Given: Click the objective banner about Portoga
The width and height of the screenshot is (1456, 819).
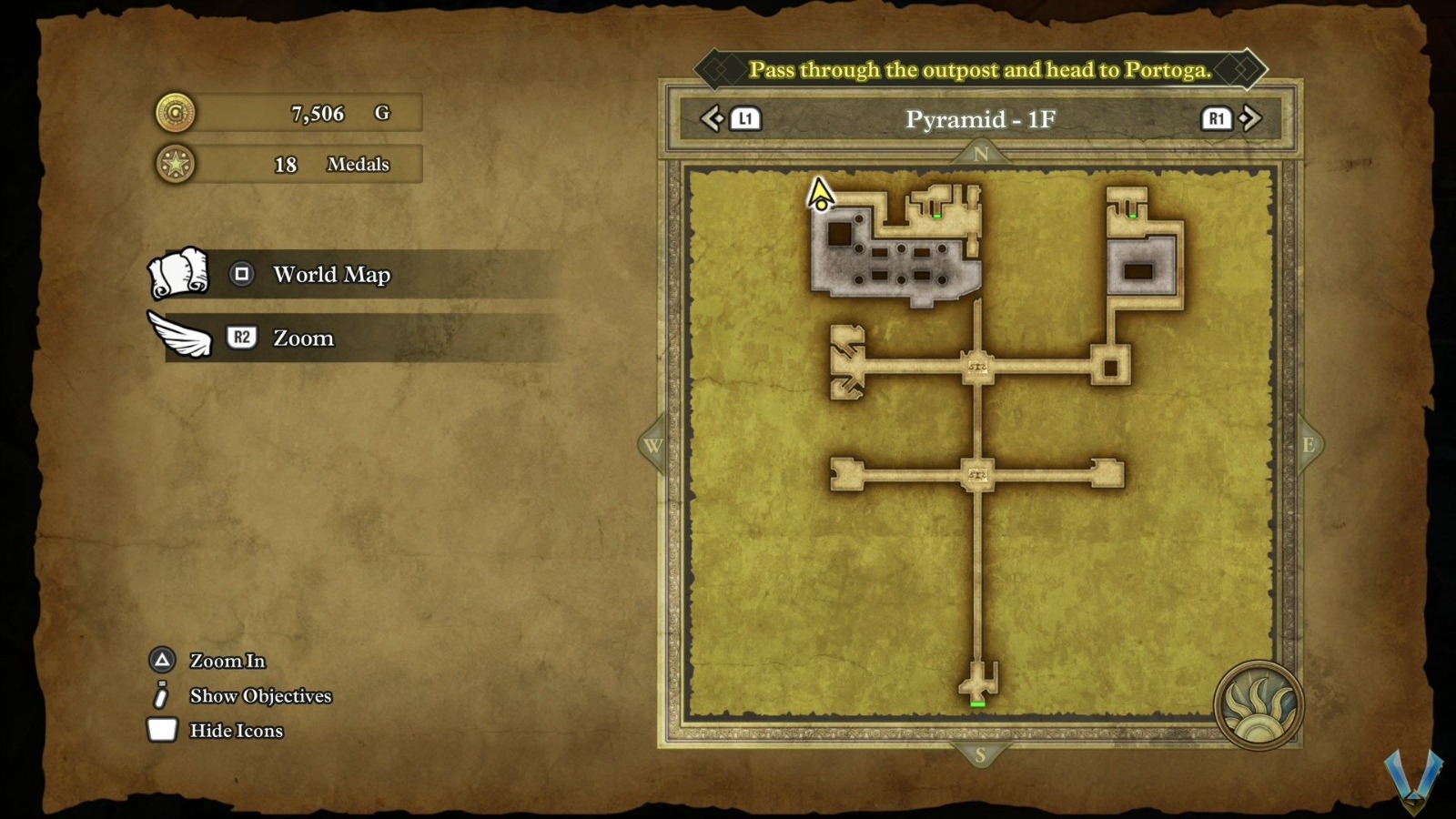Looking at the screenshot, I should (x=980, y=70).
